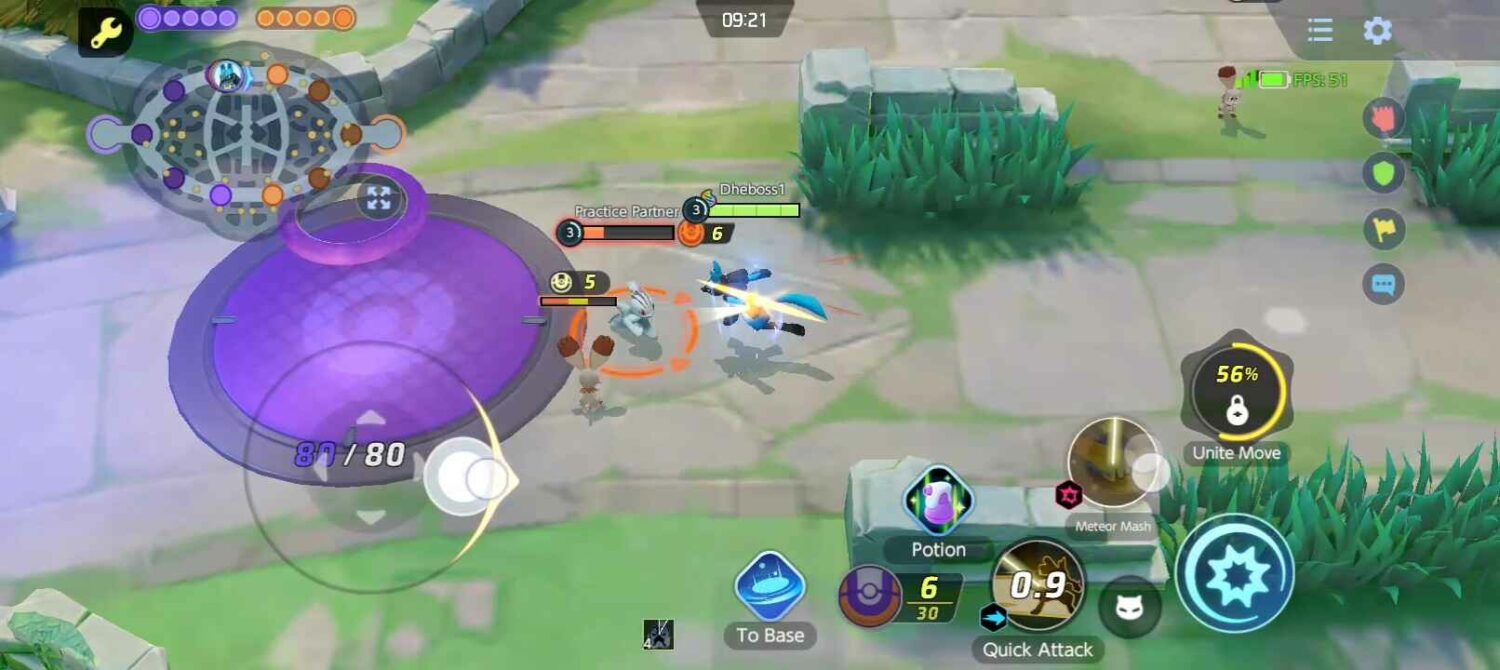Open the battle minimap
Viewport: 1500px width, 670px height.
click(245, 135)
